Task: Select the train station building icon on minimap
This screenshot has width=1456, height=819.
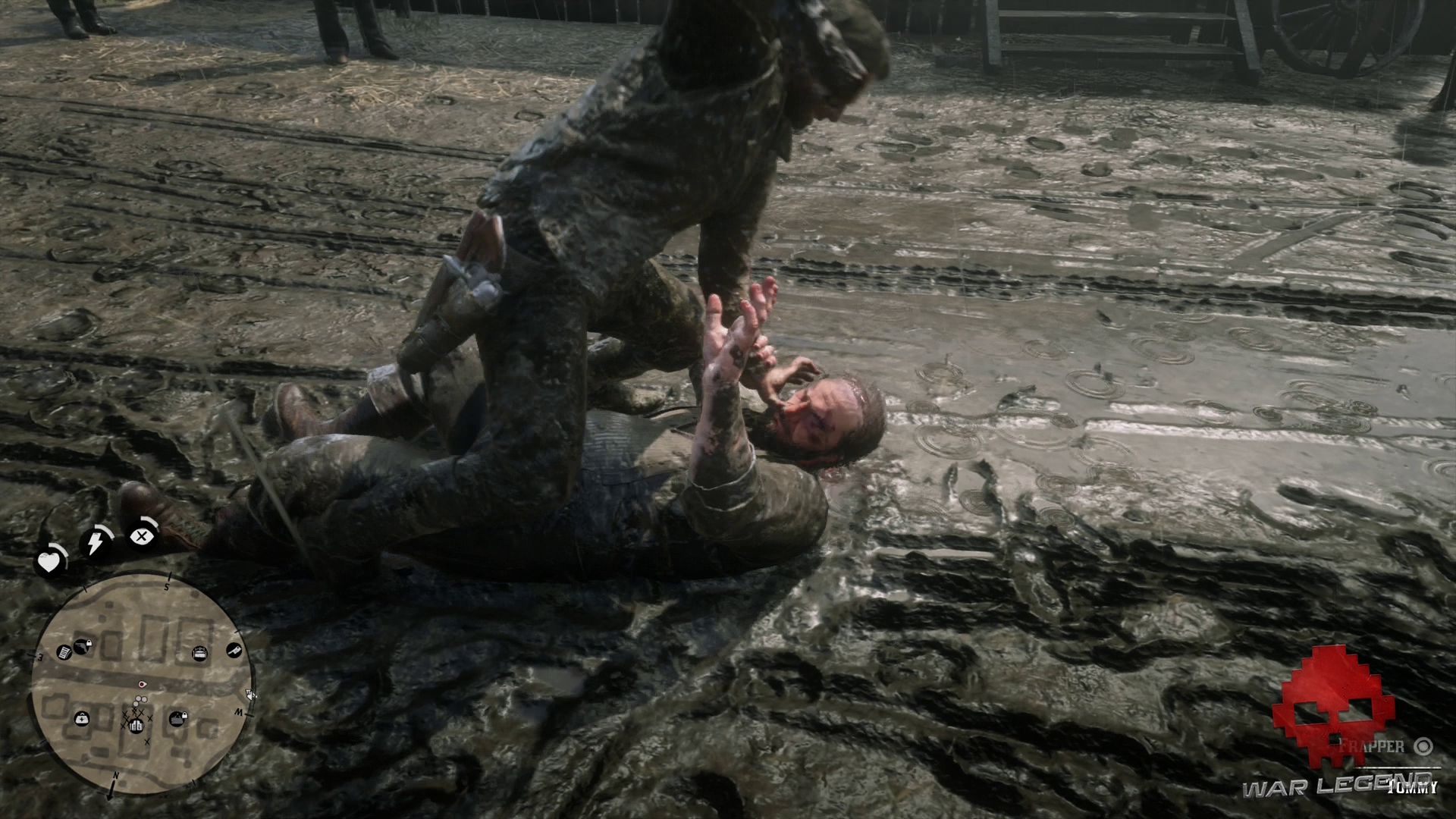Action: coord(136,726)
